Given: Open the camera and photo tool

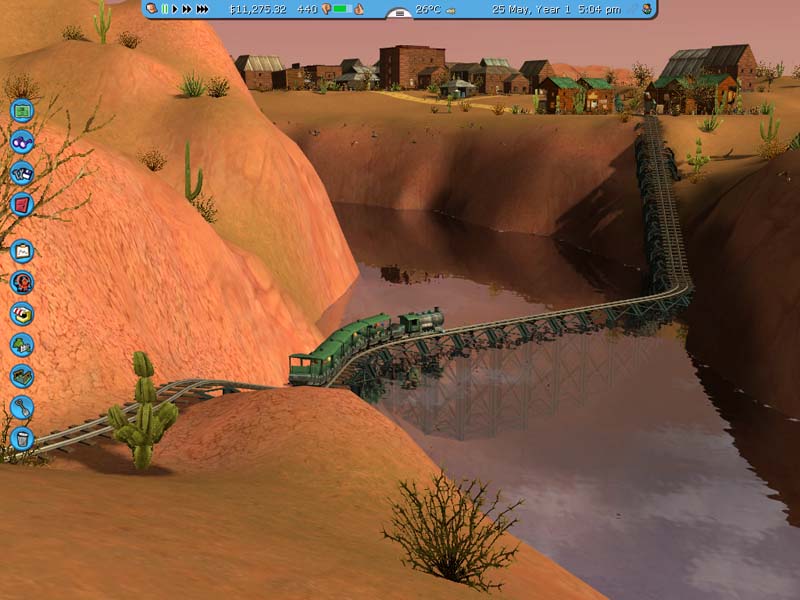Looking at the screenshot, I should coord(22,172).
